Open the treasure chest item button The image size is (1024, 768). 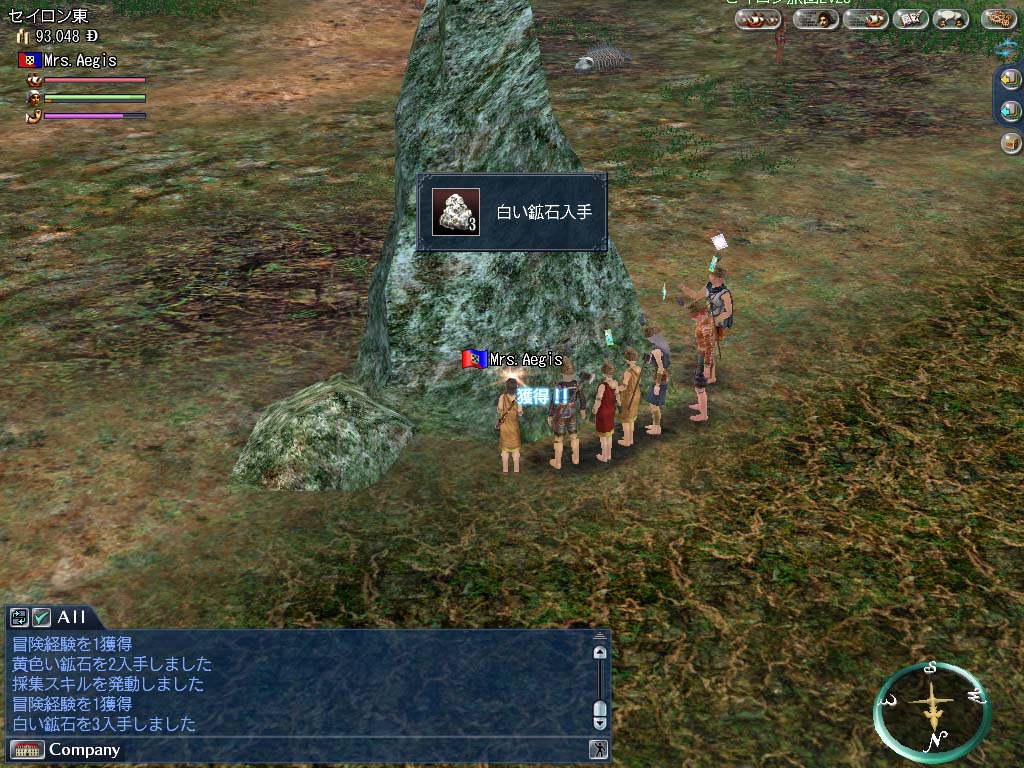[1010, 143]
